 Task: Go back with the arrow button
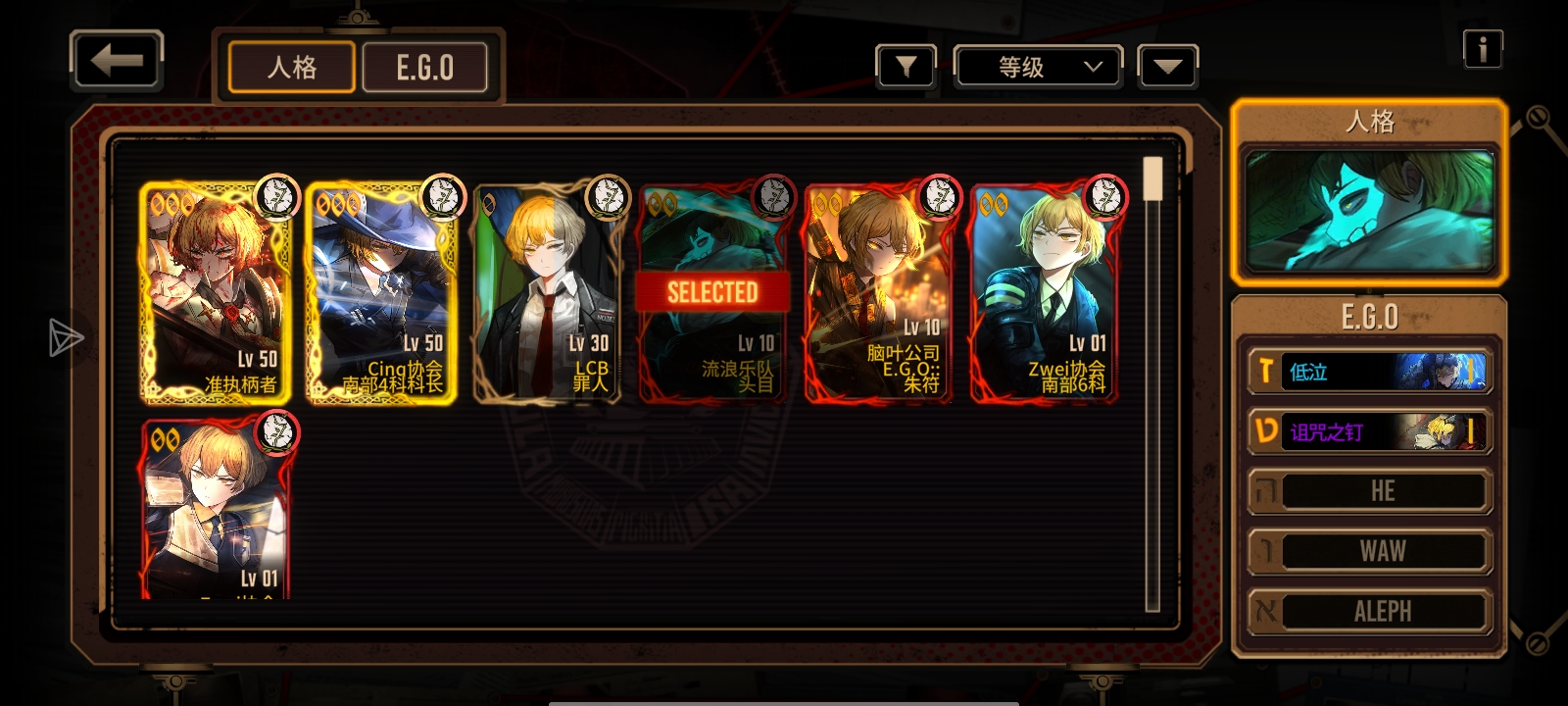coord(117,61)
